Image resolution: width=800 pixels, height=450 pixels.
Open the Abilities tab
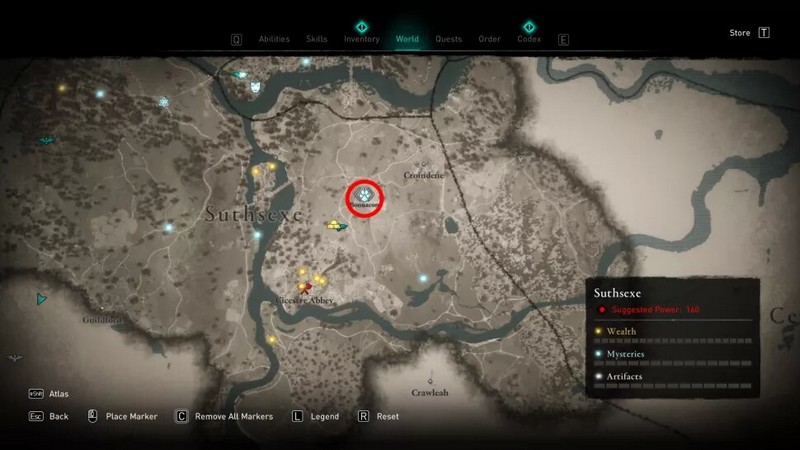point(273,40)
